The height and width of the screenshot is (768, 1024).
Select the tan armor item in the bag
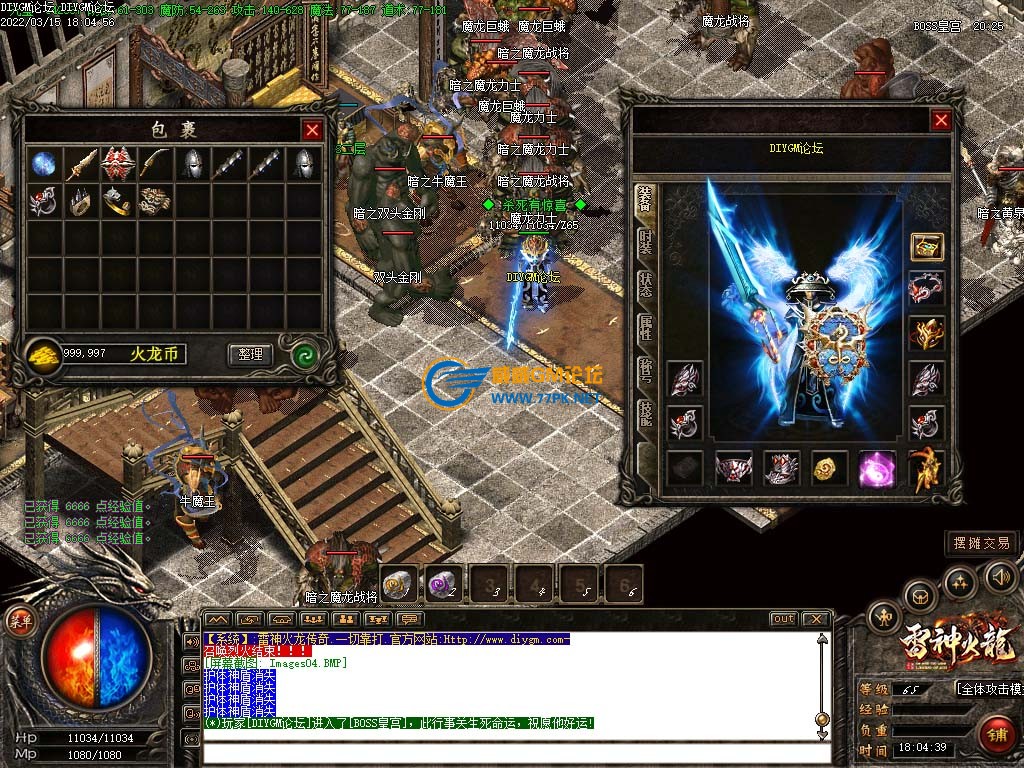pyautogui.click(x=154, y=201)
